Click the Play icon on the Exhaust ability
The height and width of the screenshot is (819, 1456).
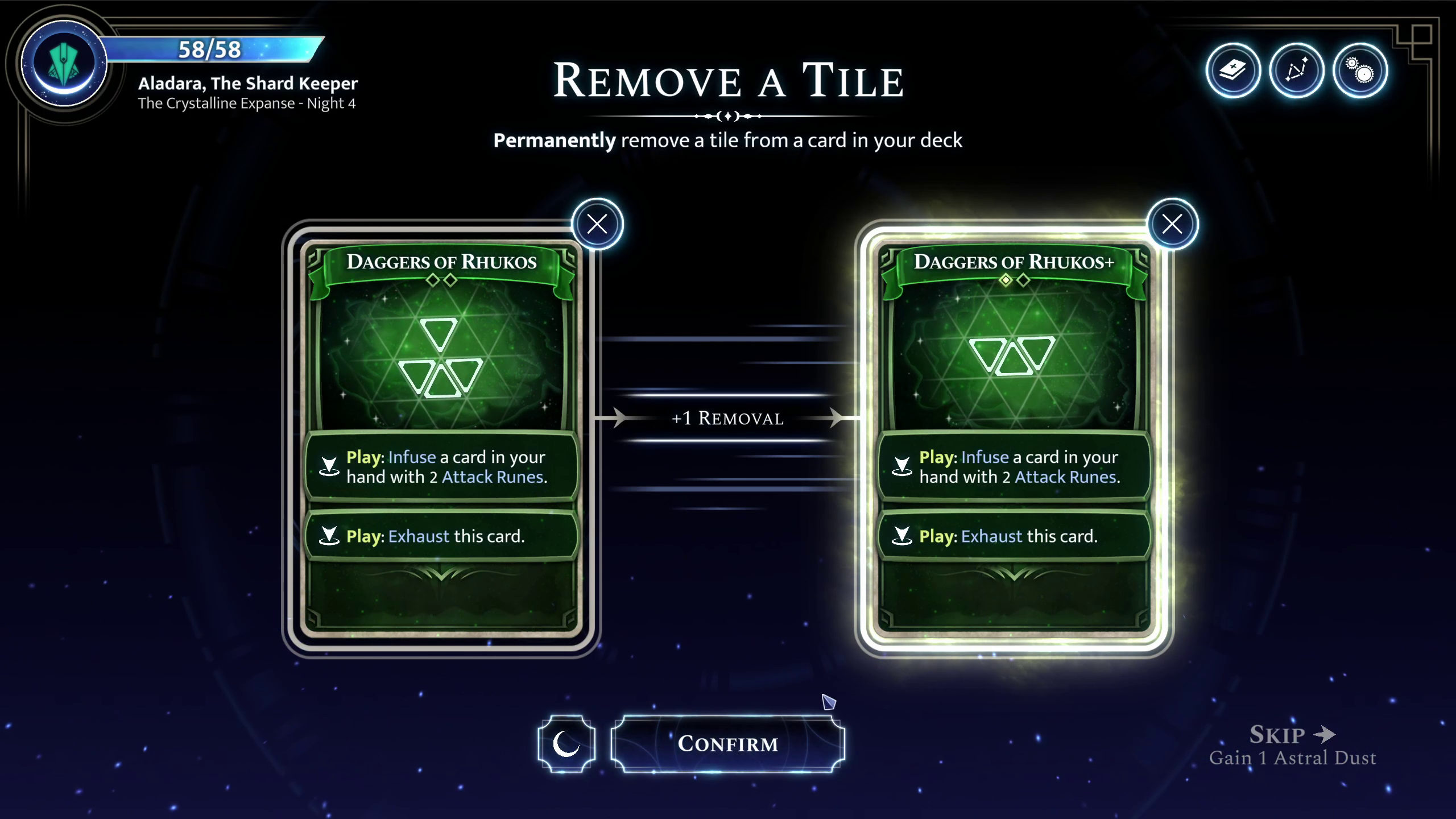tap(329, 535)
